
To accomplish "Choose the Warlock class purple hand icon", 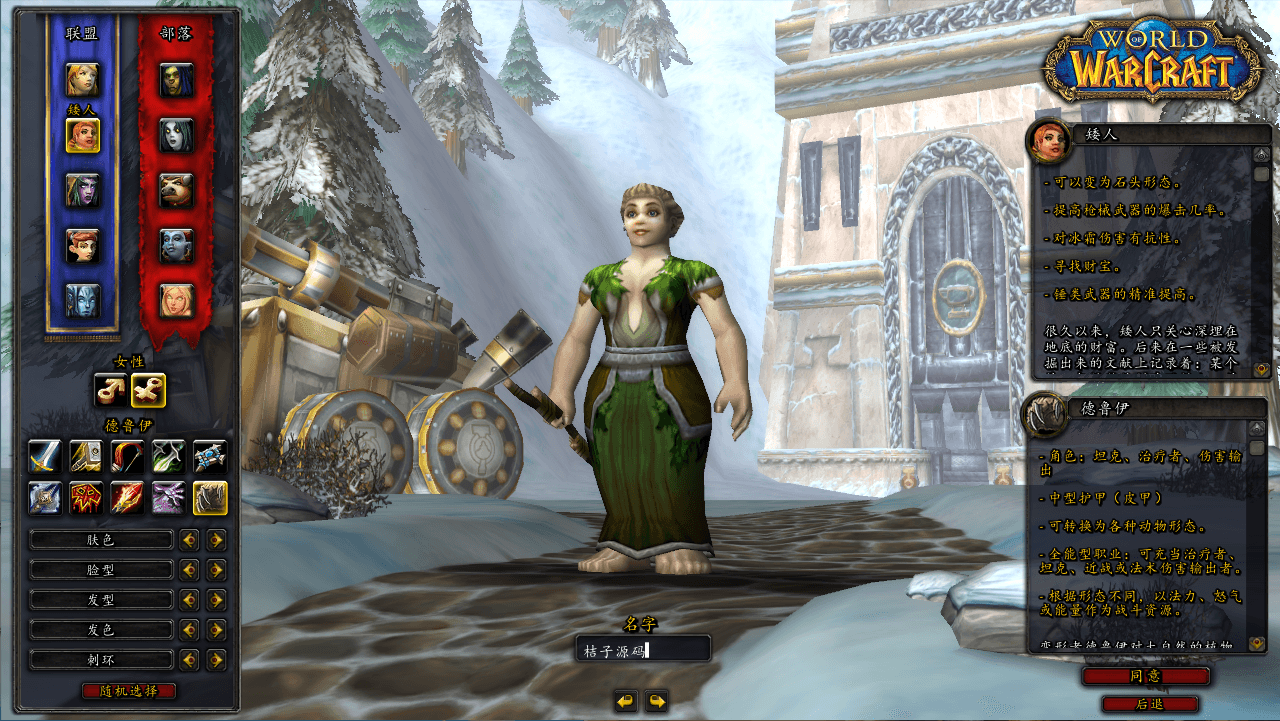I will 168,497.
